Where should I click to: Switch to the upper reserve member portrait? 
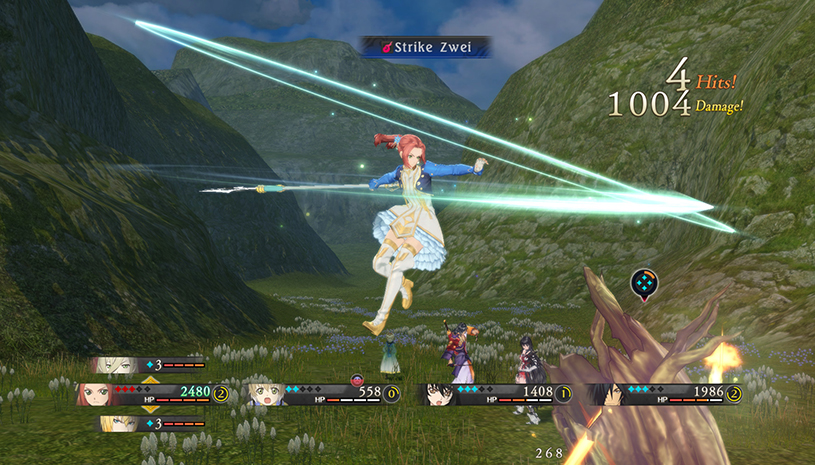(112, 365)
